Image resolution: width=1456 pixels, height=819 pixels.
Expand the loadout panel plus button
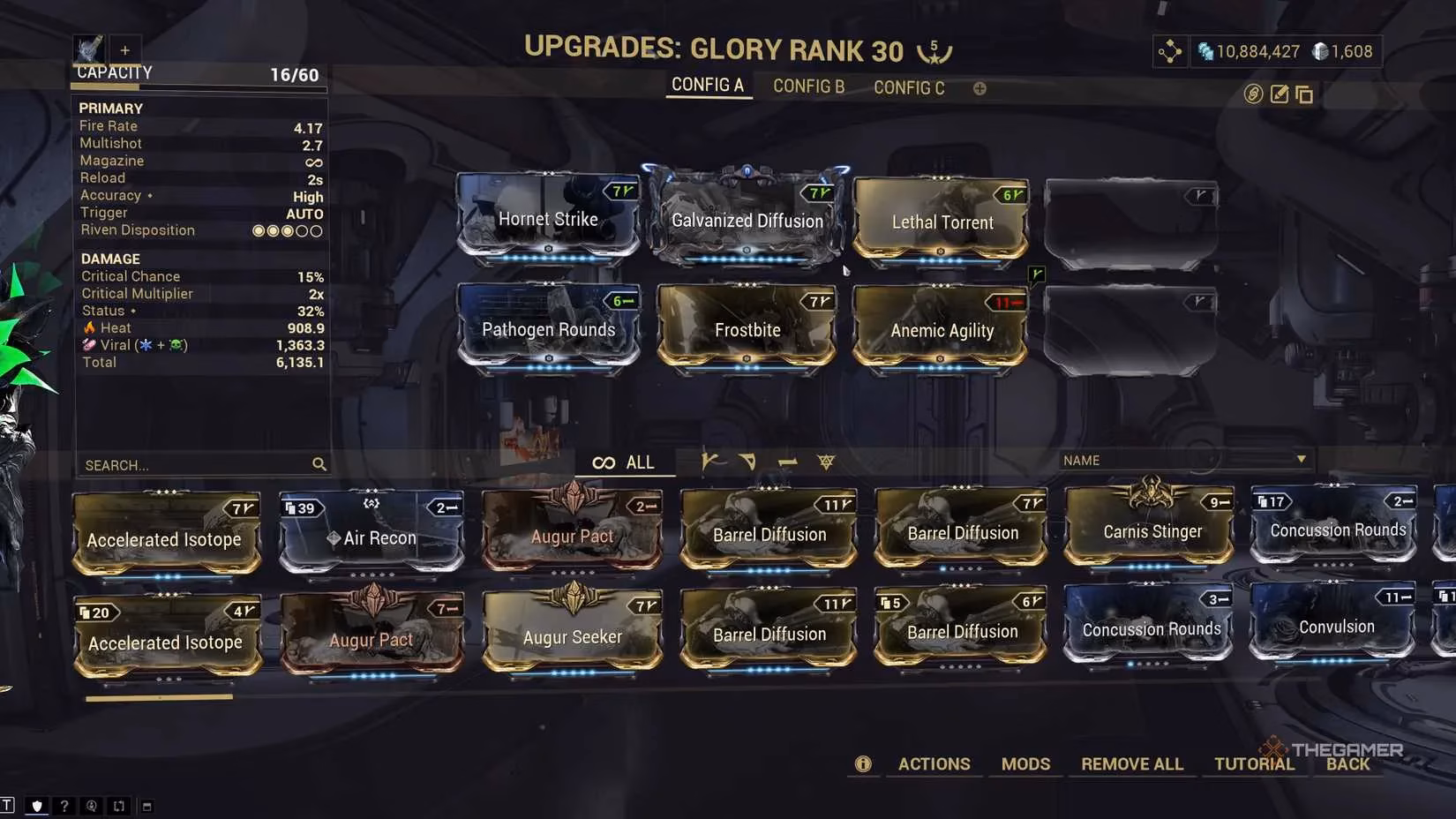pyautogui.click(x=124, y=50)
